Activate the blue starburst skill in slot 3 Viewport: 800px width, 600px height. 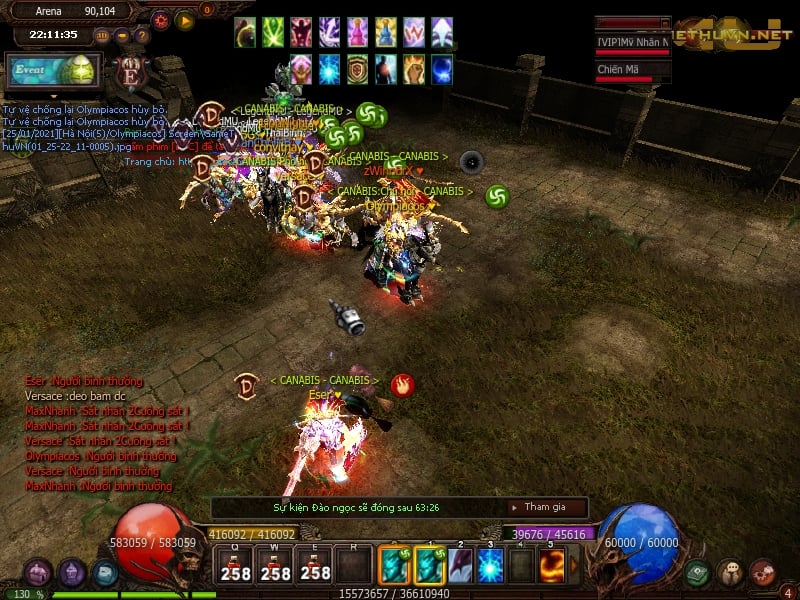[x=490, y=566]
